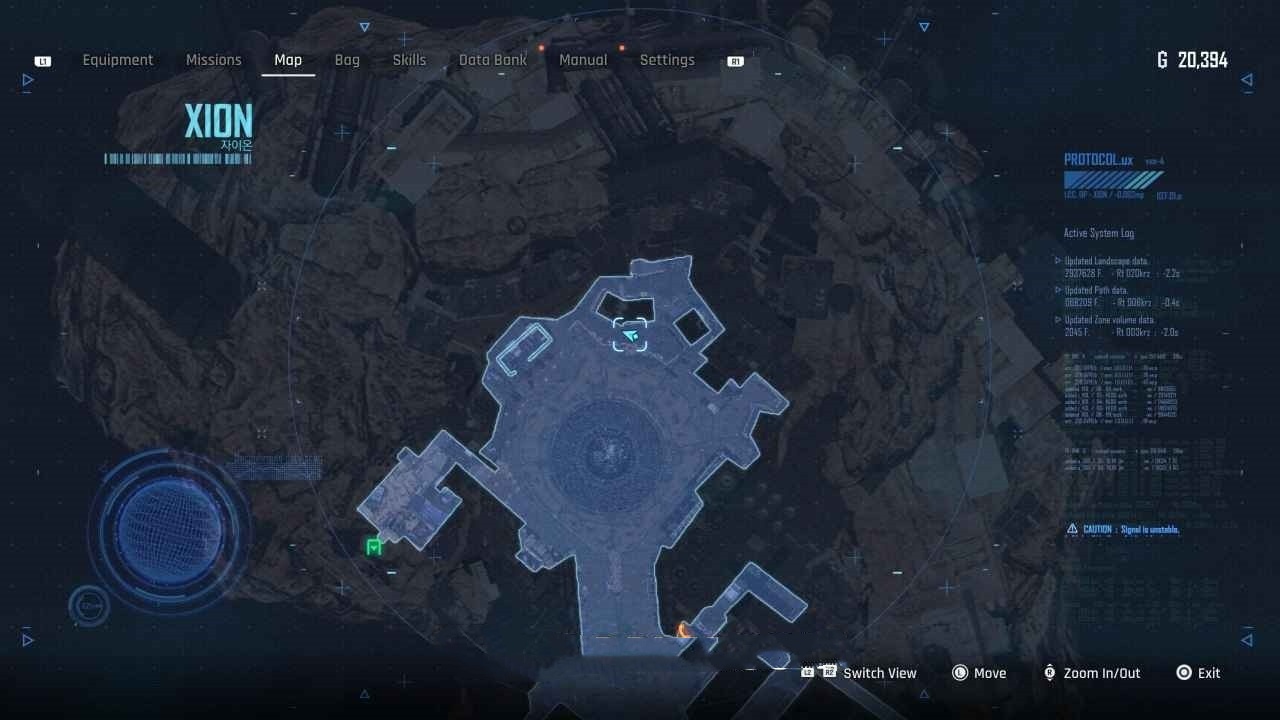This screenshot has height=720, width=1280.
Task: Open the Bag tab
Action: click(347, 60)
